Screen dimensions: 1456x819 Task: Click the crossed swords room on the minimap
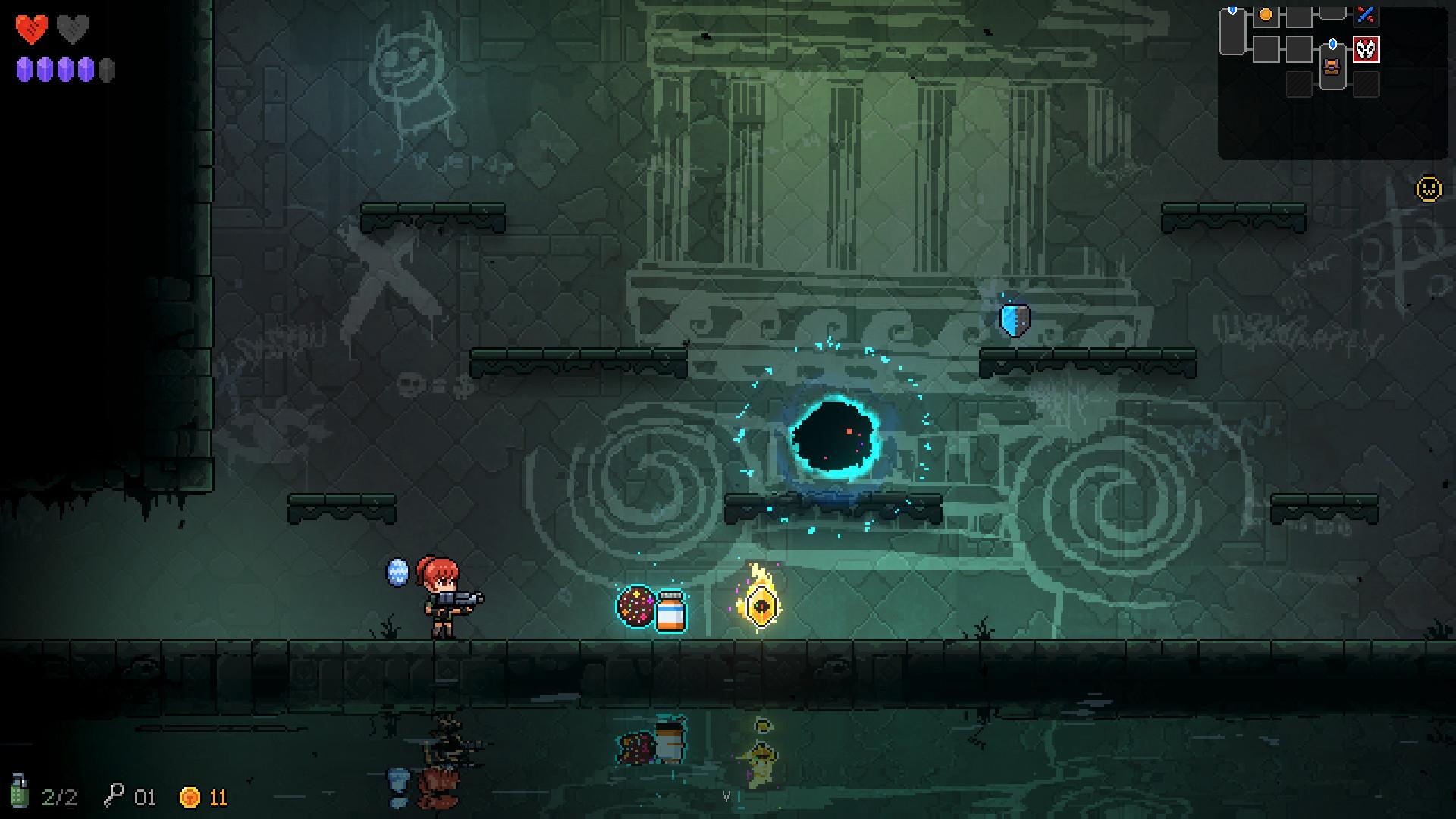1367,15
